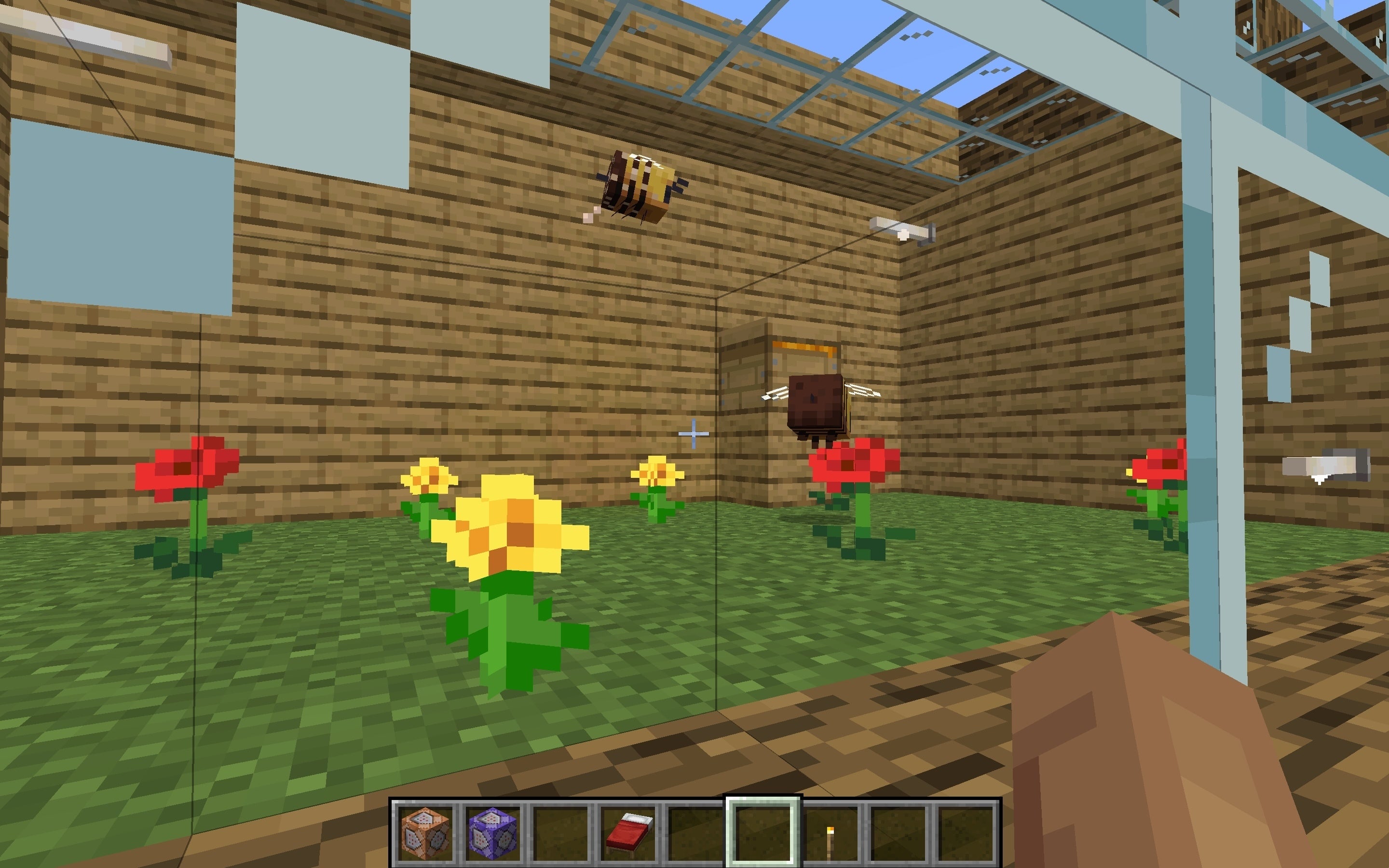Switch to the torch hotbar slot
Screen dimensions: 1389x868
830,832
